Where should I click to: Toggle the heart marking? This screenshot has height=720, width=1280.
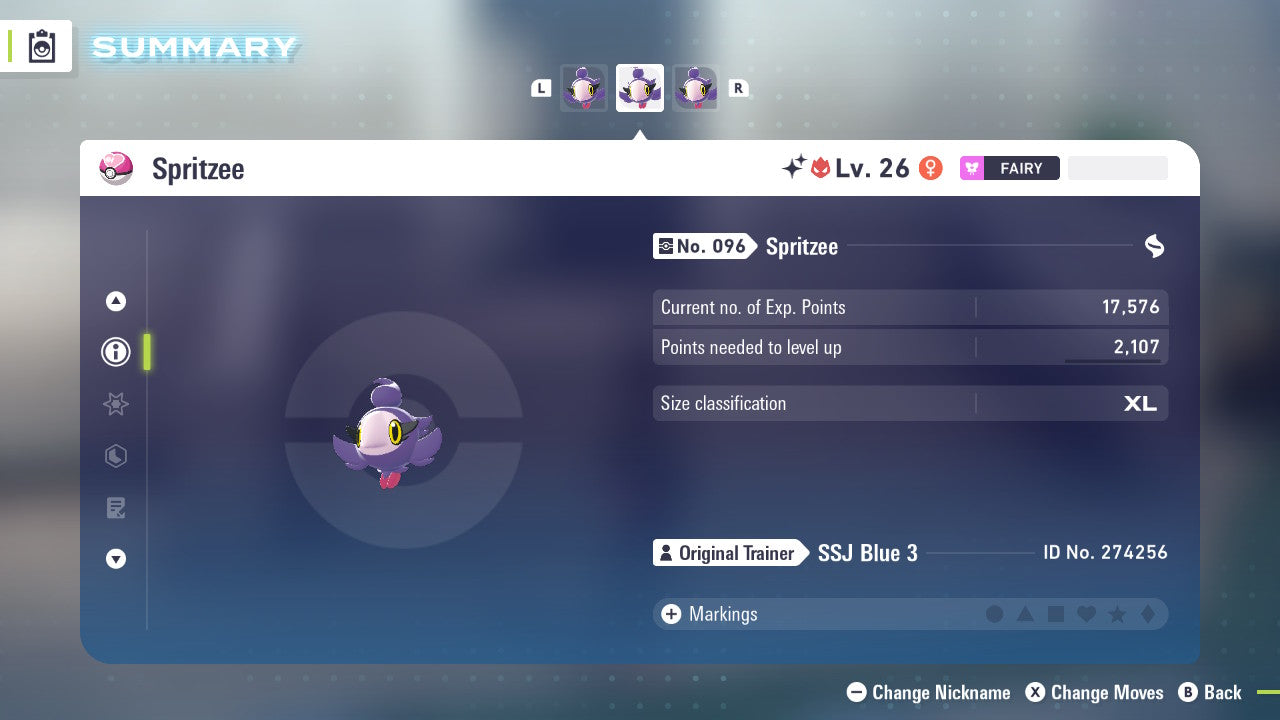click(x=1086, y=614)
